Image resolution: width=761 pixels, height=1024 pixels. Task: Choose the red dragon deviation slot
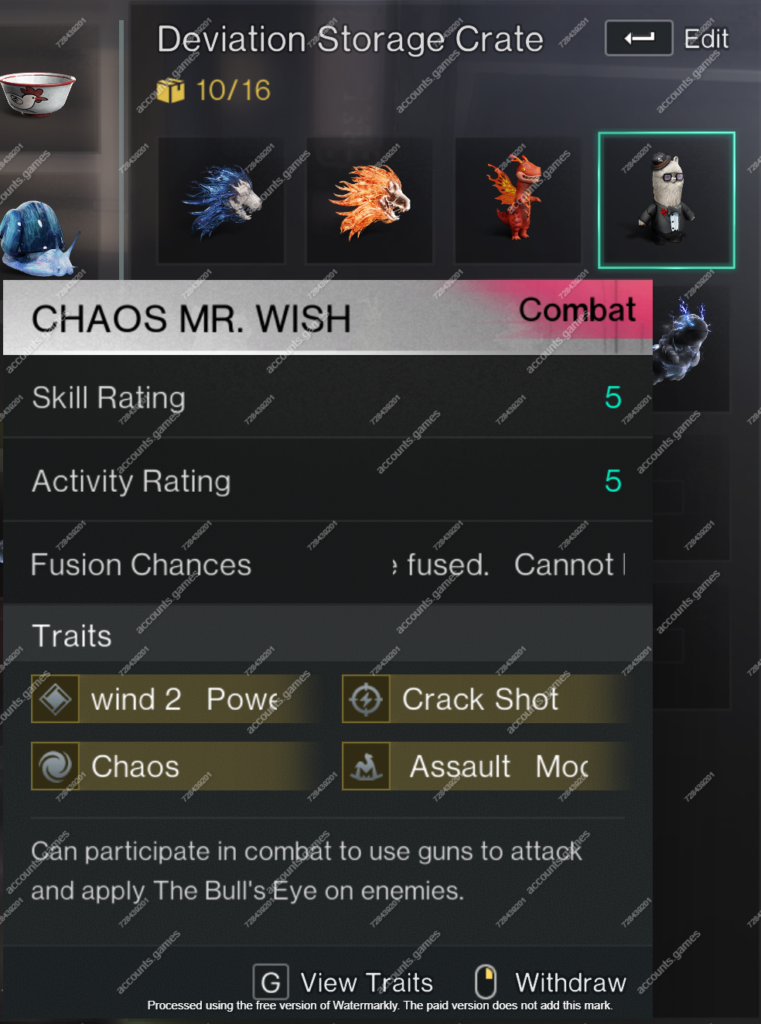(517, 200)
